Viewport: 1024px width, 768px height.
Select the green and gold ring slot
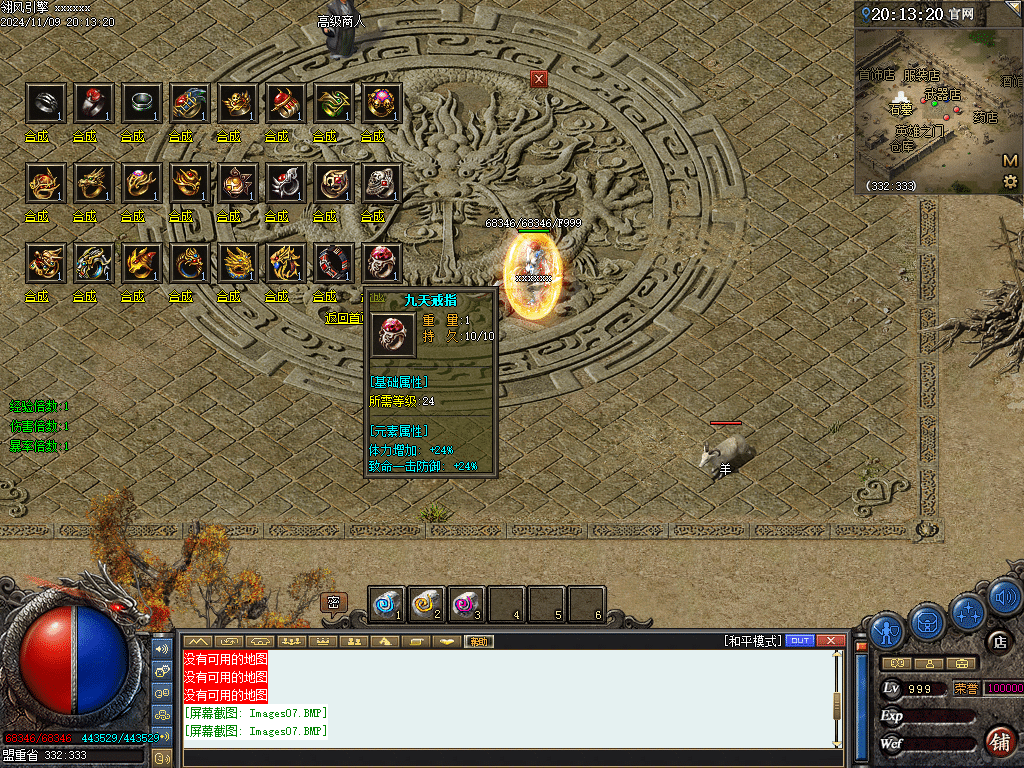pos(333,101)
